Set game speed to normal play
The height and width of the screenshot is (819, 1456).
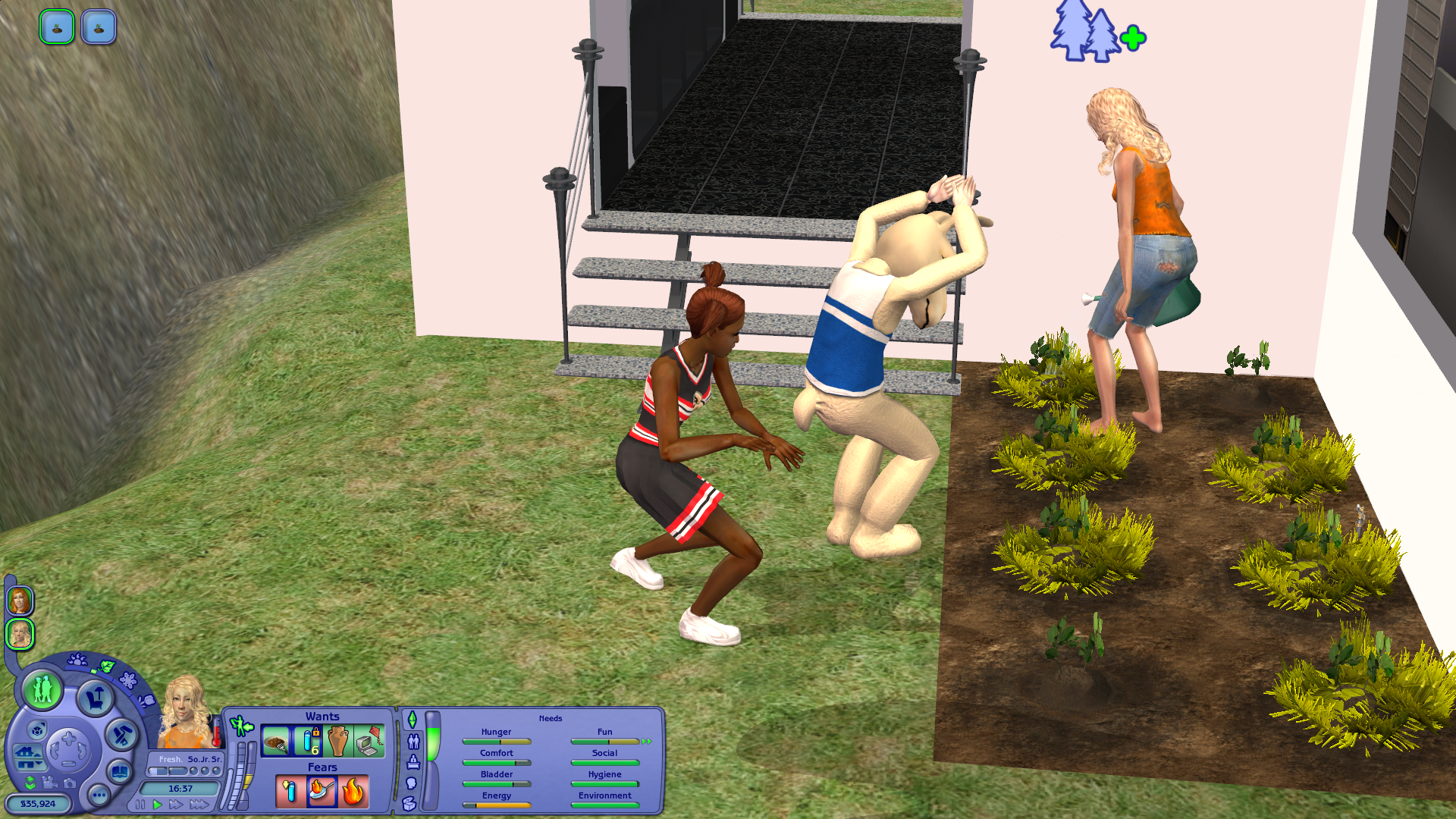pos(158,805)
